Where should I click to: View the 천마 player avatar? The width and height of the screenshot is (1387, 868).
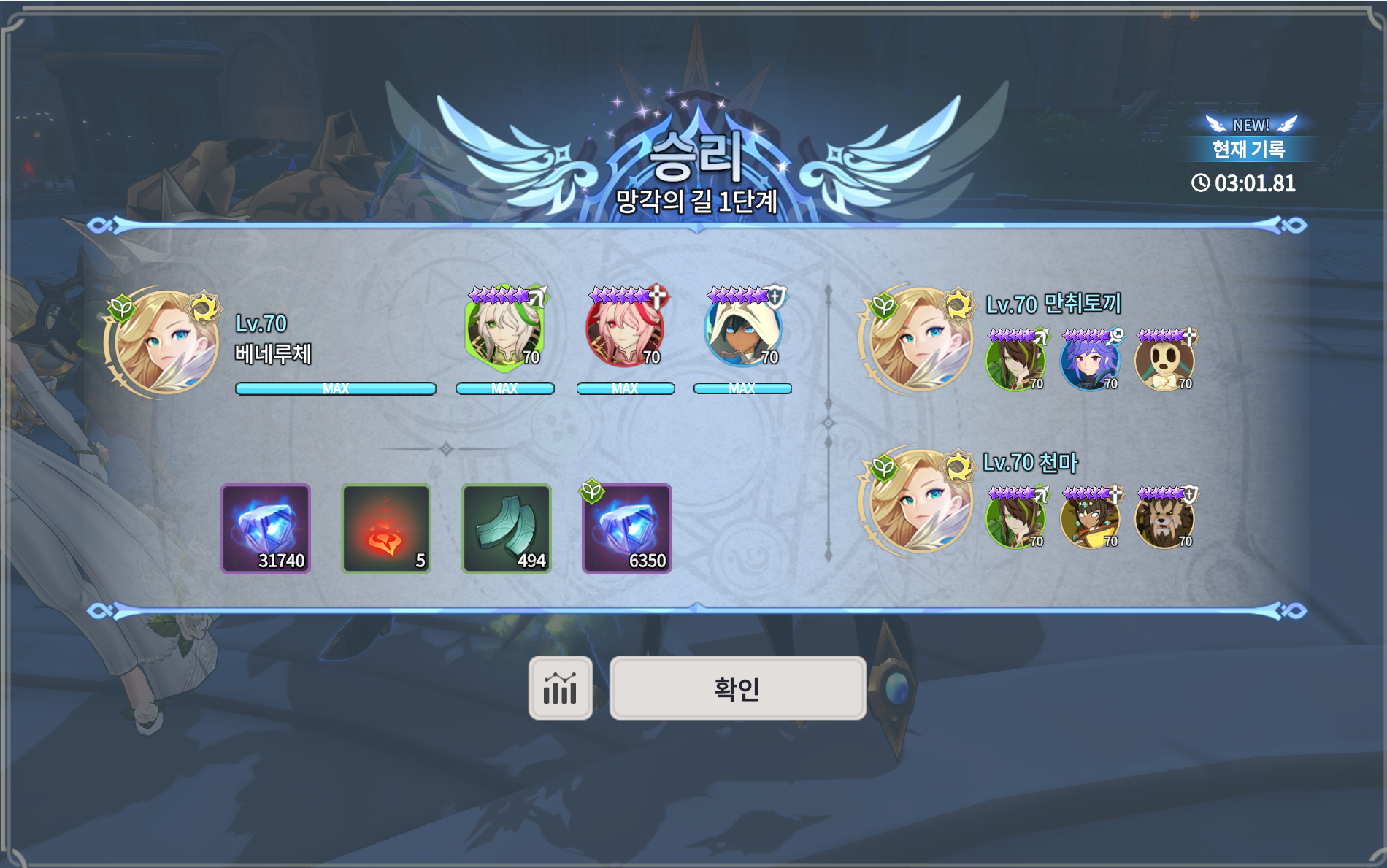(920, 501)
